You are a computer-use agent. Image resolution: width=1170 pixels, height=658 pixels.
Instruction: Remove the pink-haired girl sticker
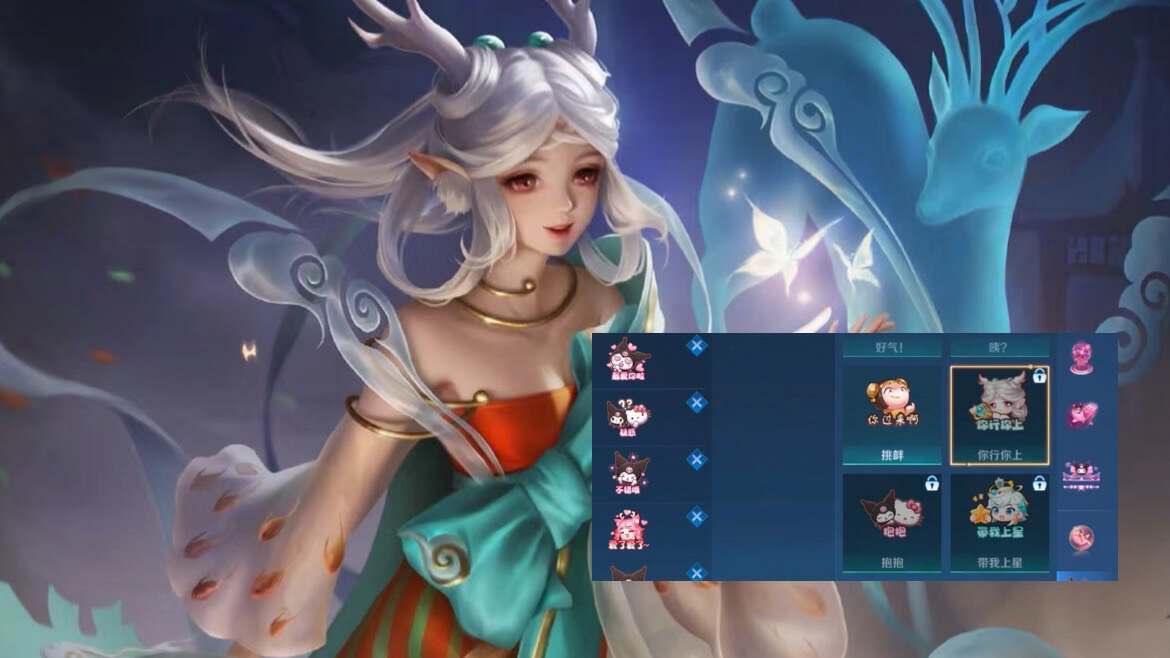[x=697, y=516]
